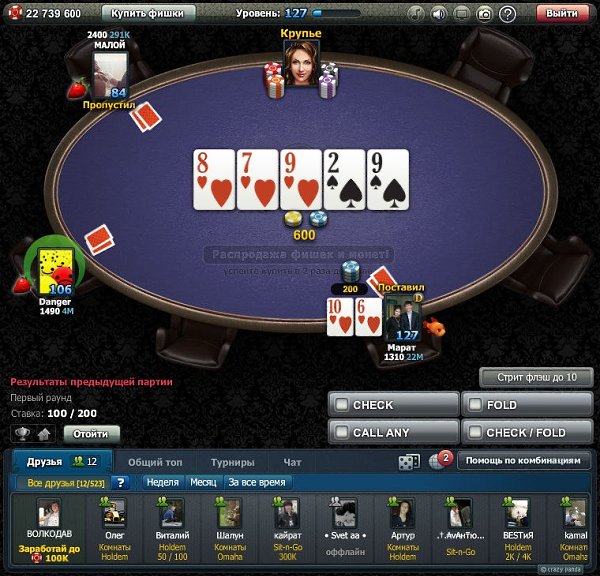Show the Чат tab
The width and height of the screenshot is (600, 576).
[x=292, y=462]
